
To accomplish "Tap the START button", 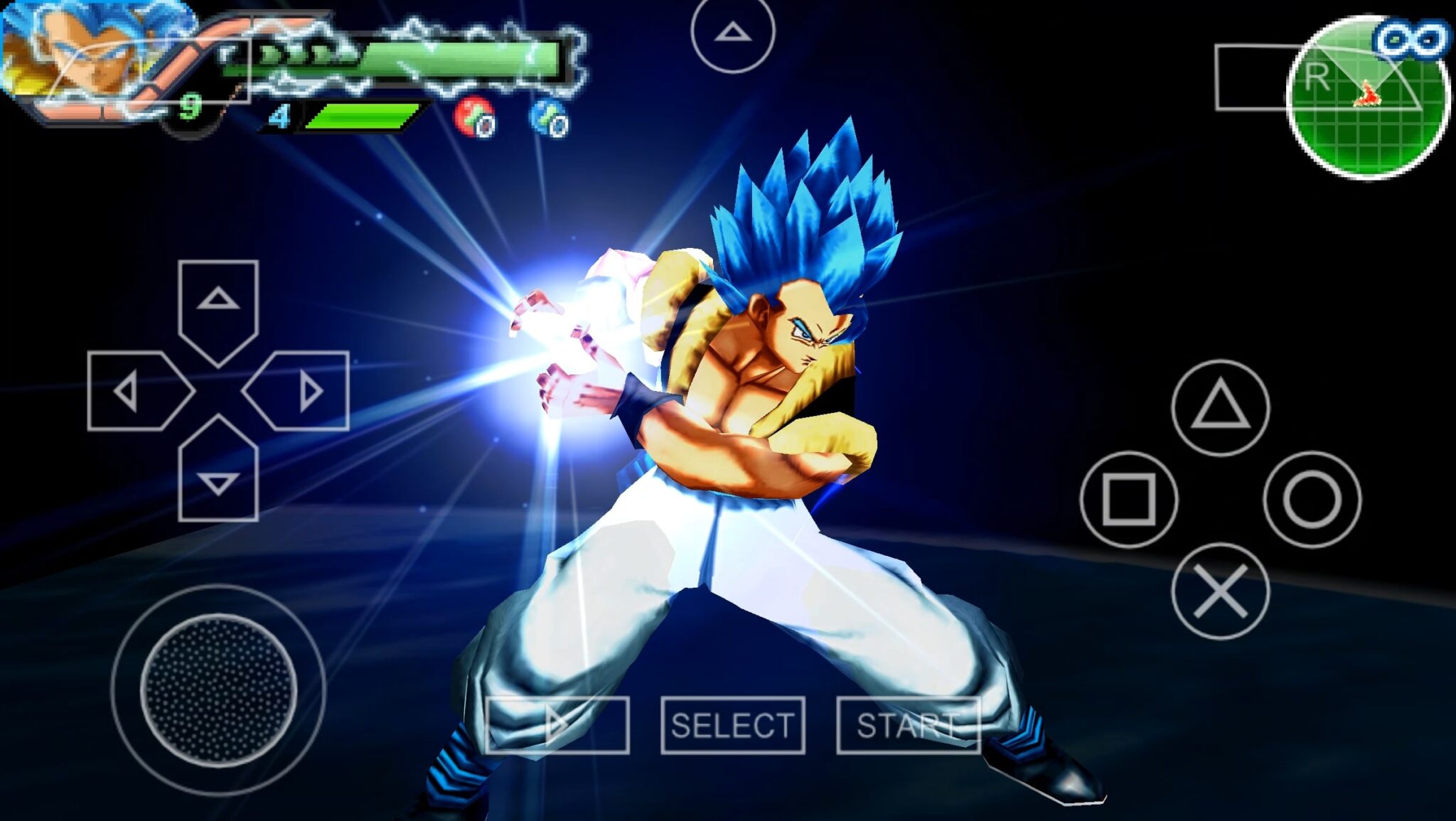I will coord(908,725).
